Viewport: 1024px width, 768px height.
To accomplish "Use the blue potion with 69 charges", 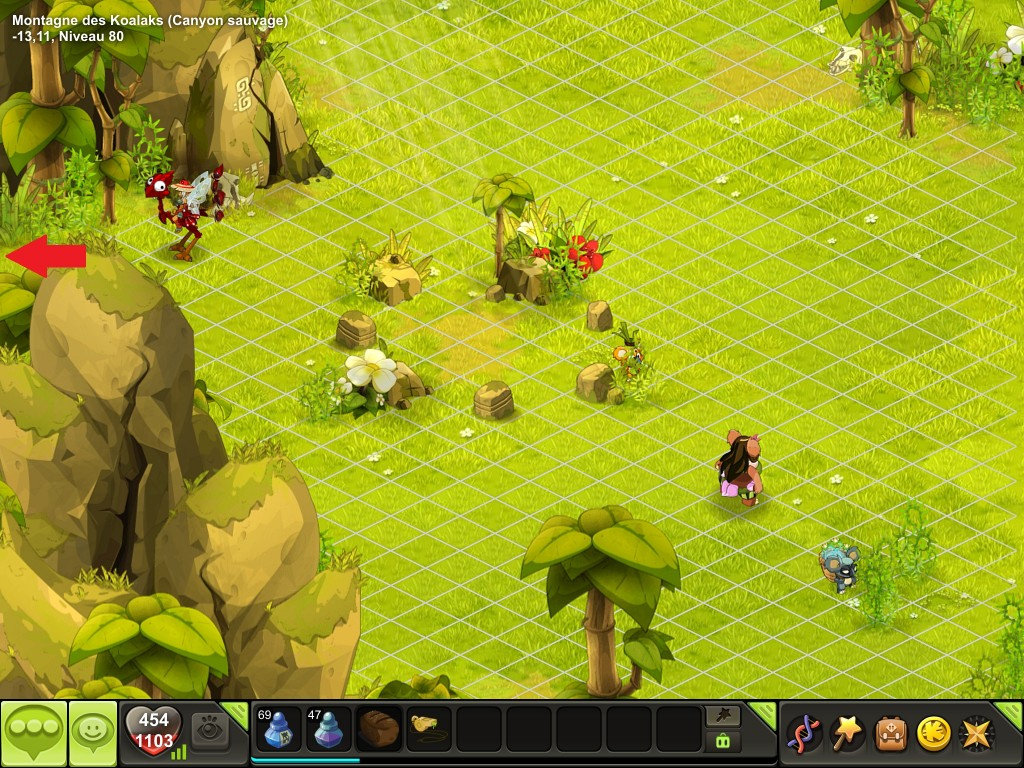I will (x=279, y=729).
